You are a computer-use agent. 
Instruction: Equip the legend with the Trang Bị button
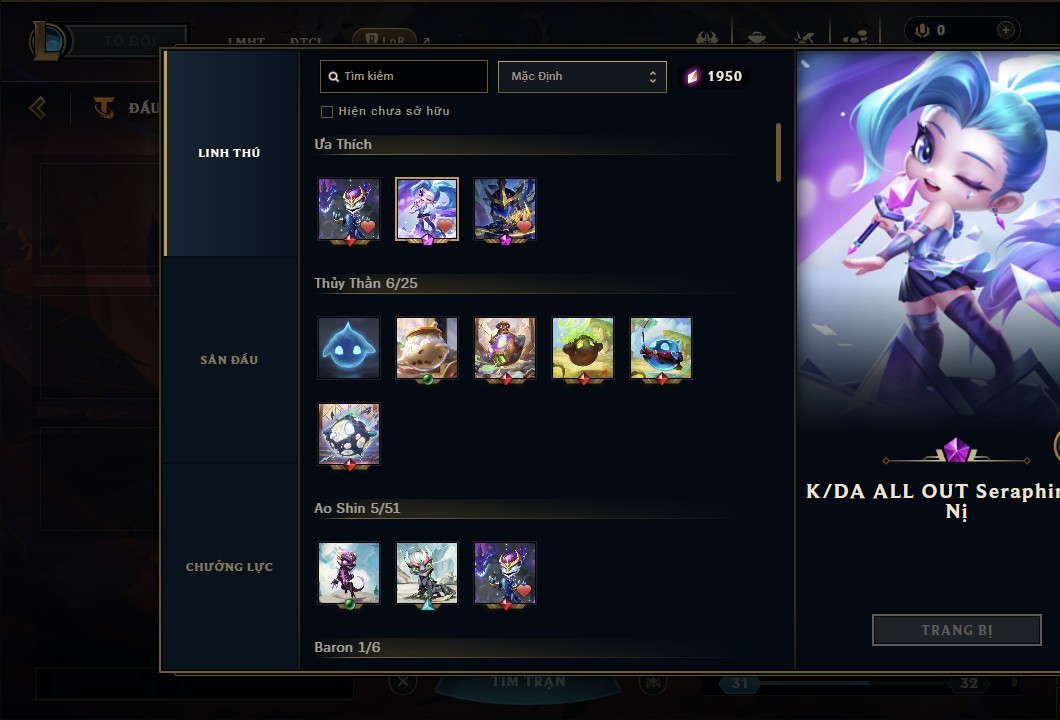pos(956,630)
